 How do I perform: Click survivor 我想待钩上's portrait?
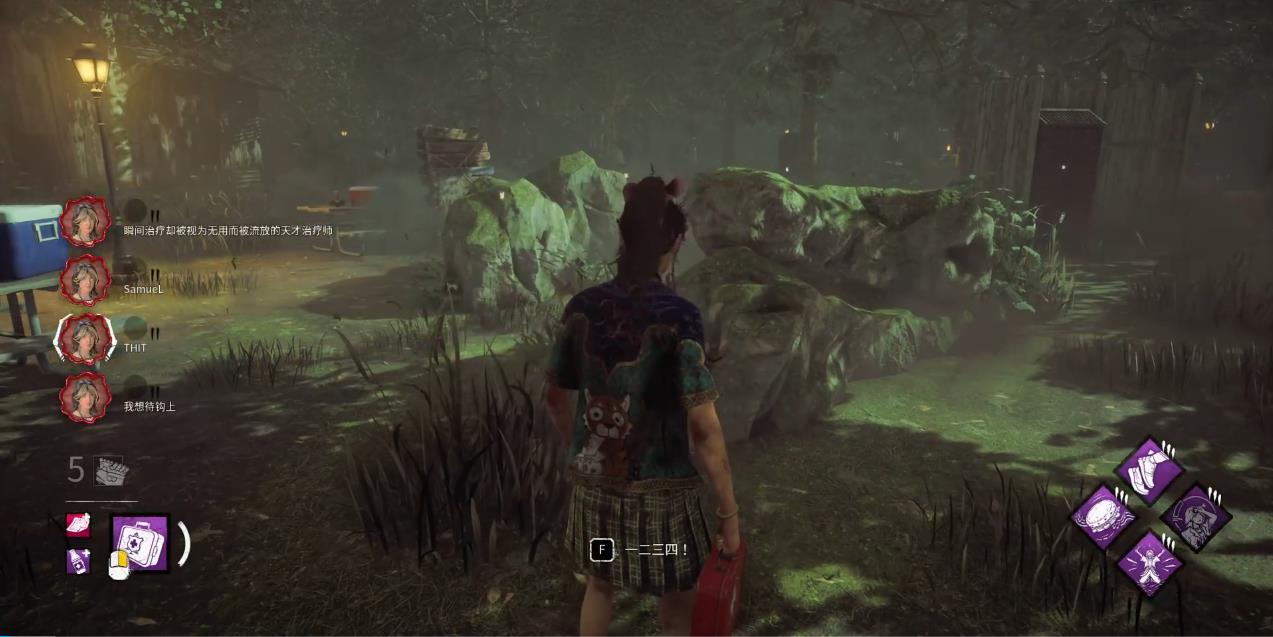(86, 398)
